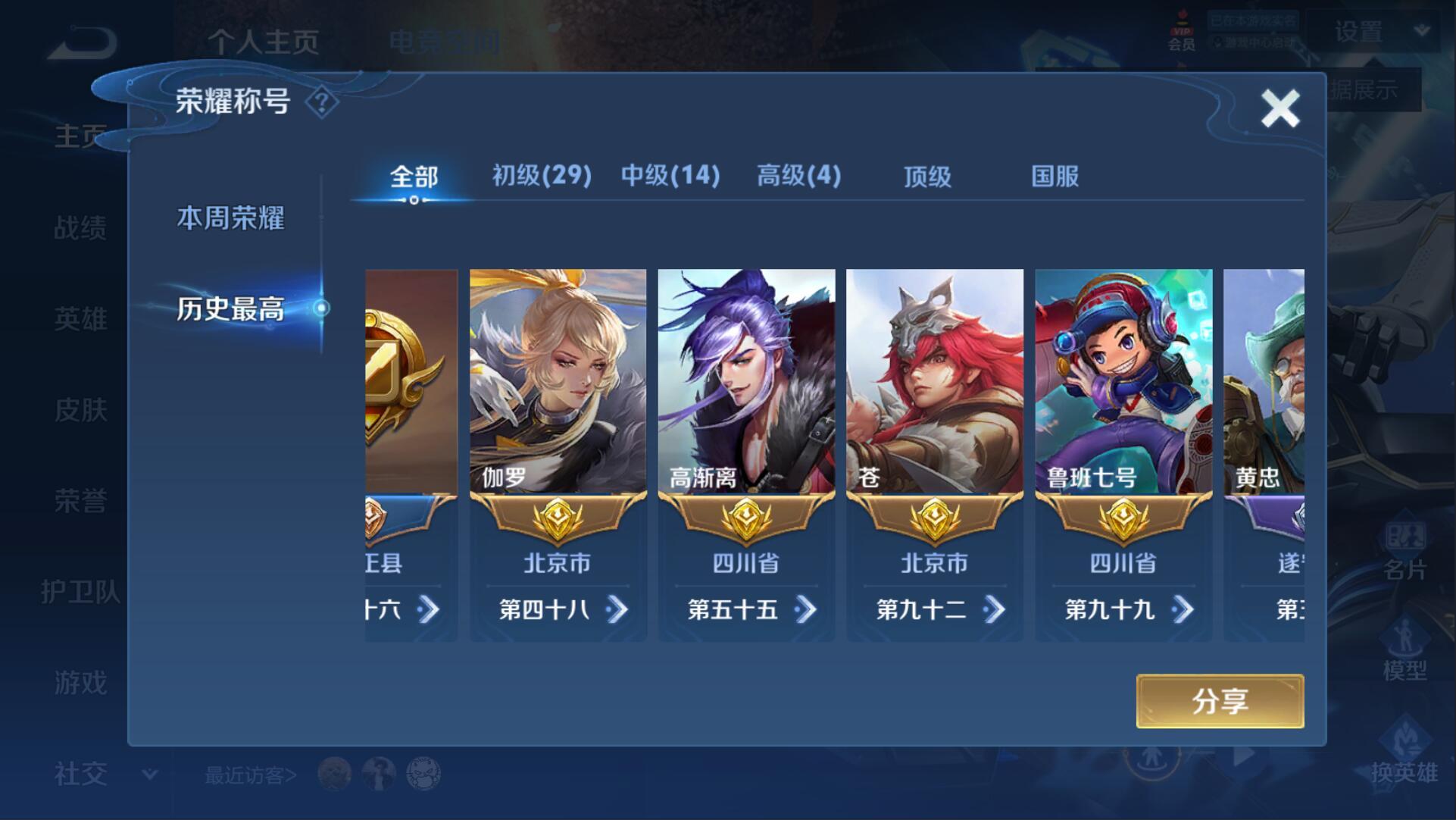Open the help question mark icon

pyautogui.click(x=321, y=102)
